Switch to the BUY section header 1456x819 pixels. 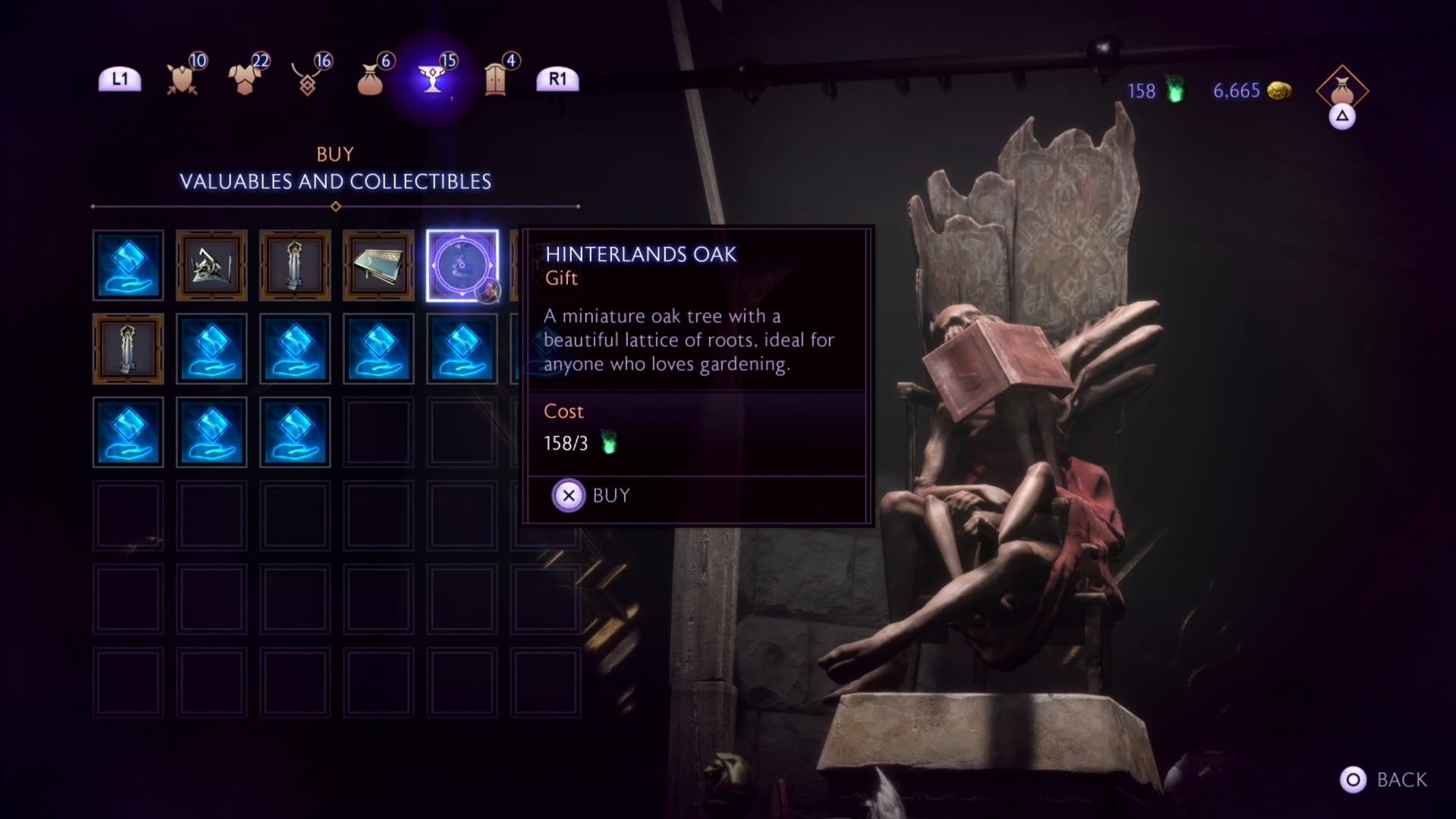pos(335,154)
